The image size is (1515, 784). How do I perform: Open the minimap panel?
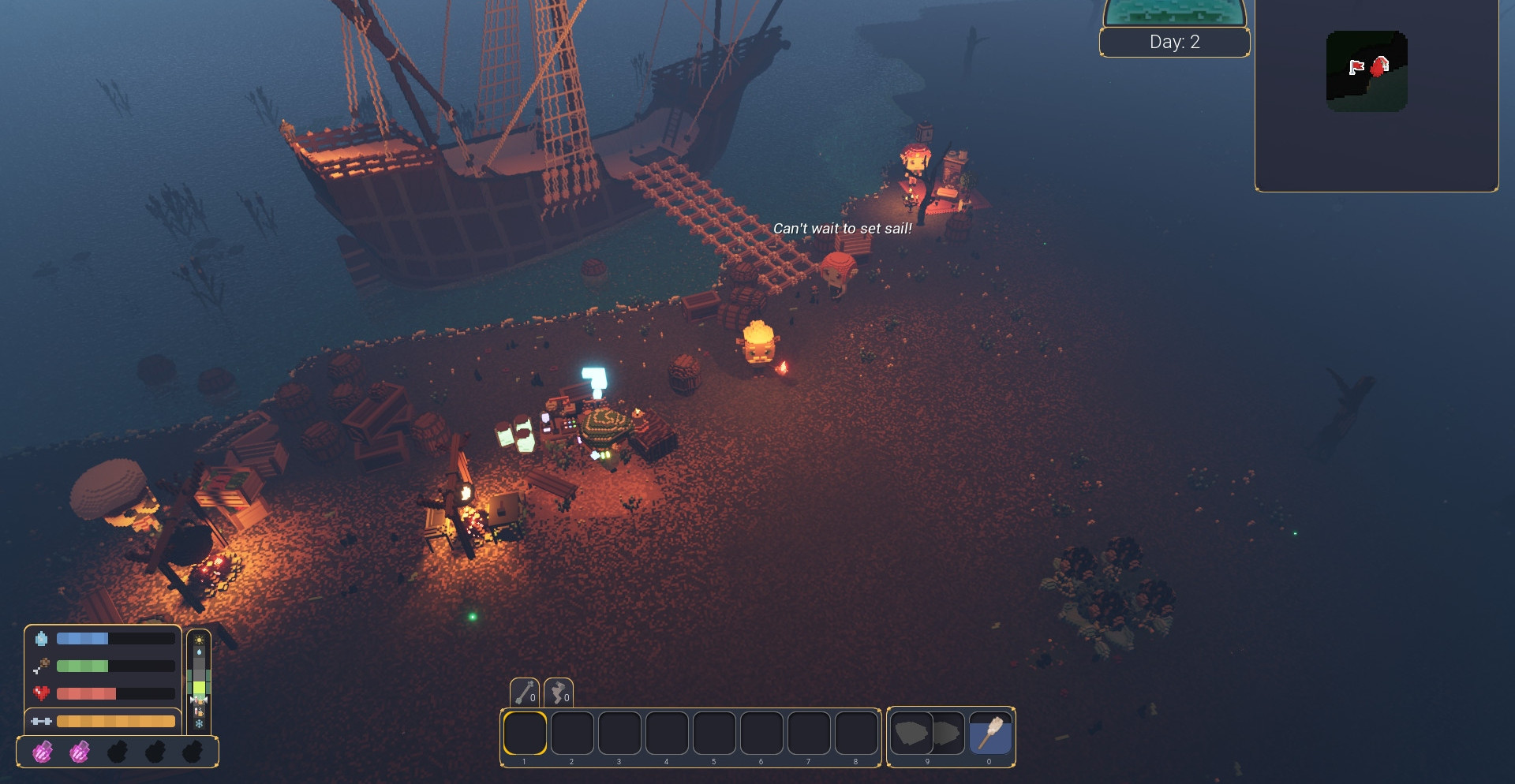tap(1376, 95)
